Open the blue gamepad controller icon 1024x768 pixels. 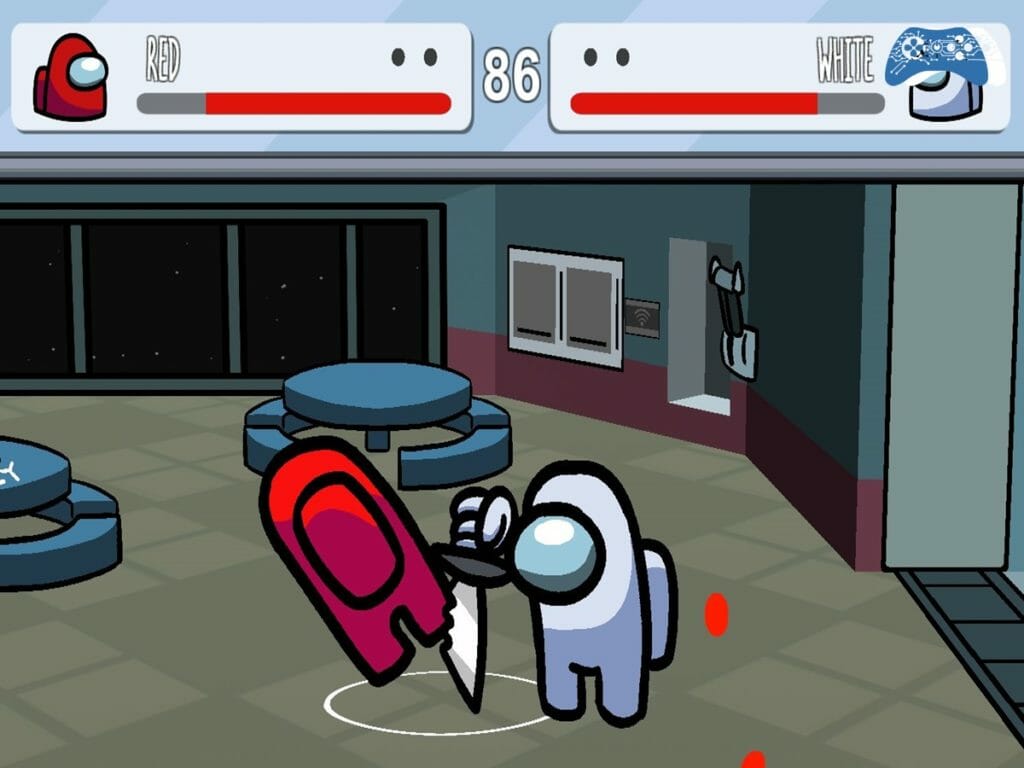940,54
